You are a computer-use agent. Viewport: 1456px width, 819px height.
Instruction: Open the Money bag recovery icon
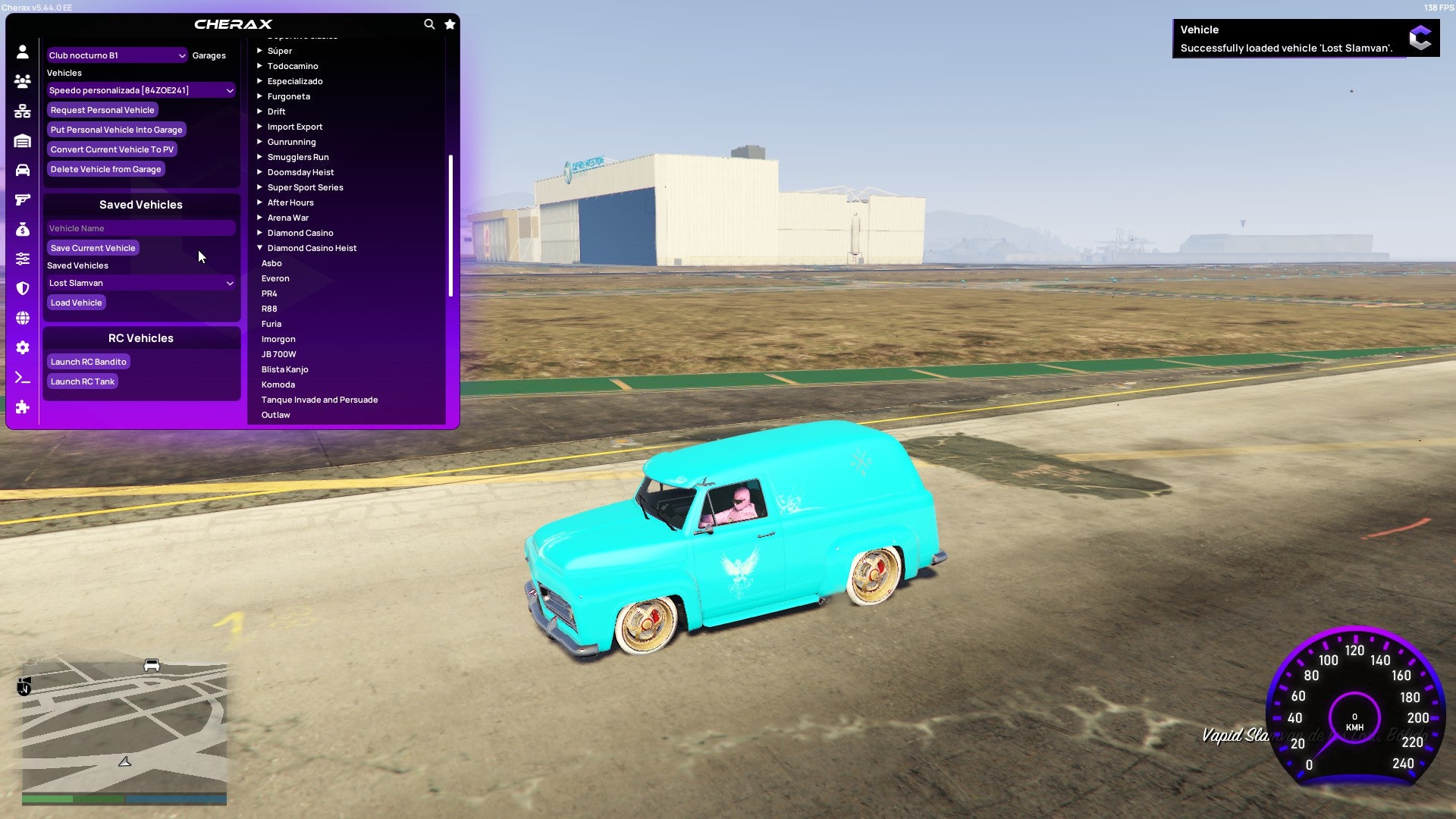tap(23, 227)
